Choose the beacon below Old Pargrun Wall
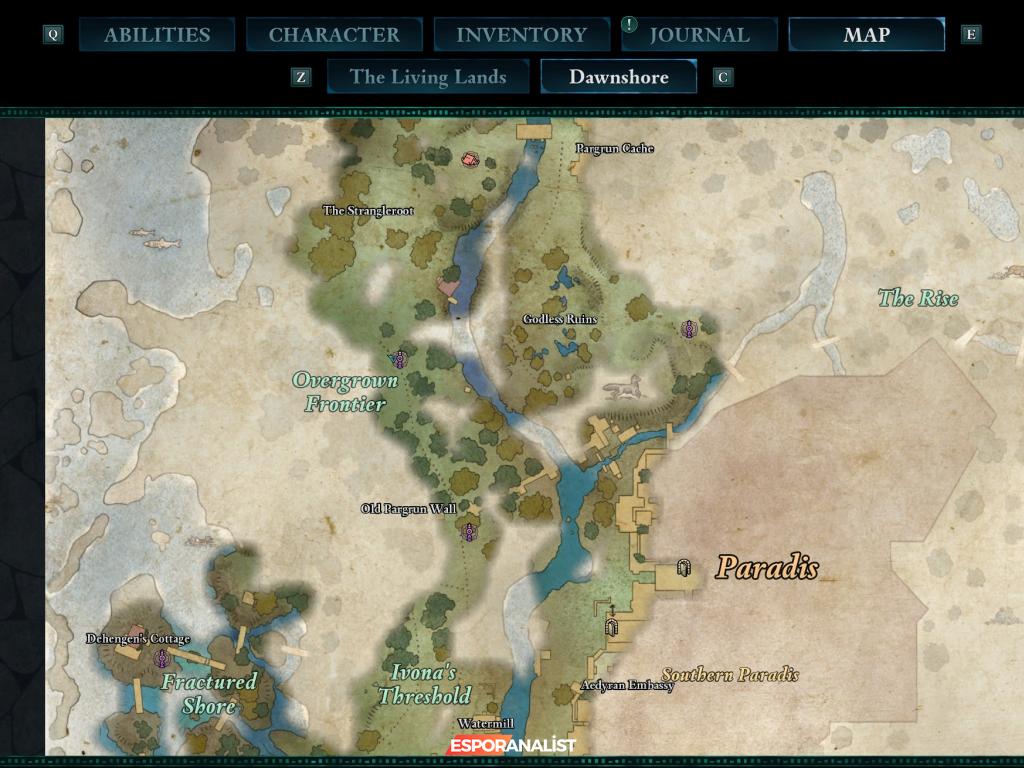 (467, 532)
